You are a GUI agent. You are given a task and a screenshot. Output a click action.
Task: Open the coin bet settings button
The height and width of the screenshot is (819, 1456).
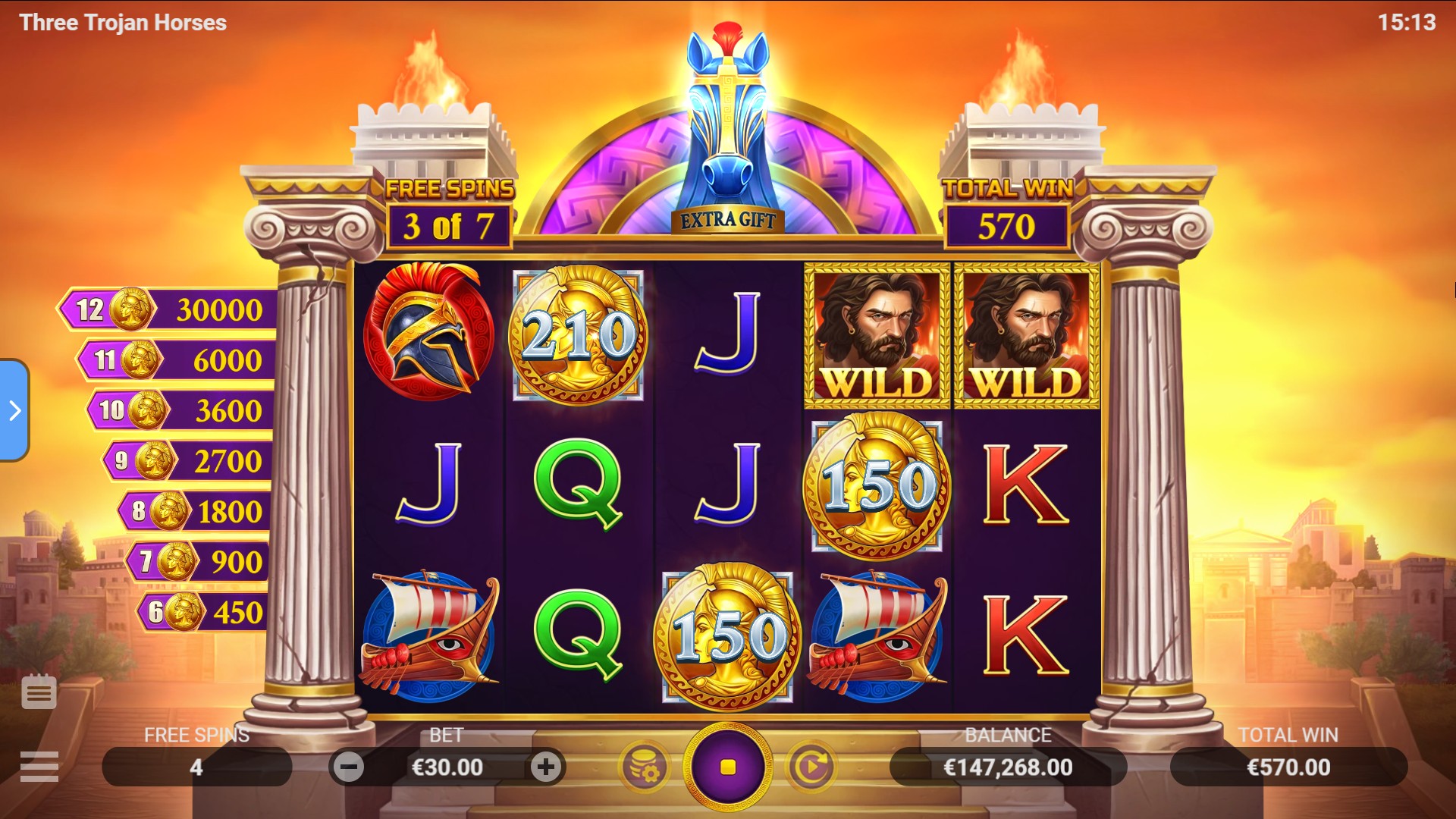tap(645, 767)
